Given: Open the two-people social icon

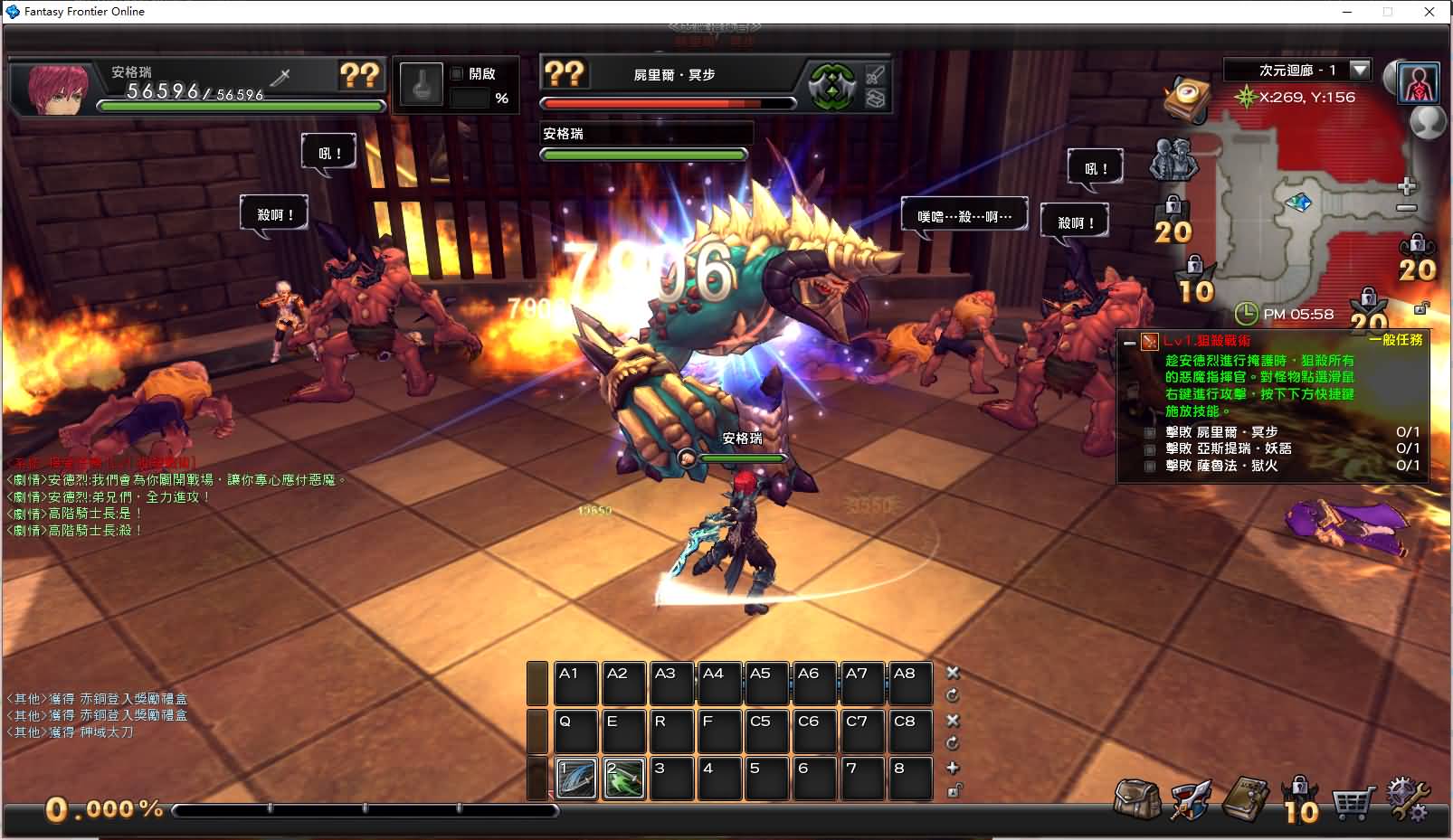Looking at the screenshot, I should click(1173, 159).
